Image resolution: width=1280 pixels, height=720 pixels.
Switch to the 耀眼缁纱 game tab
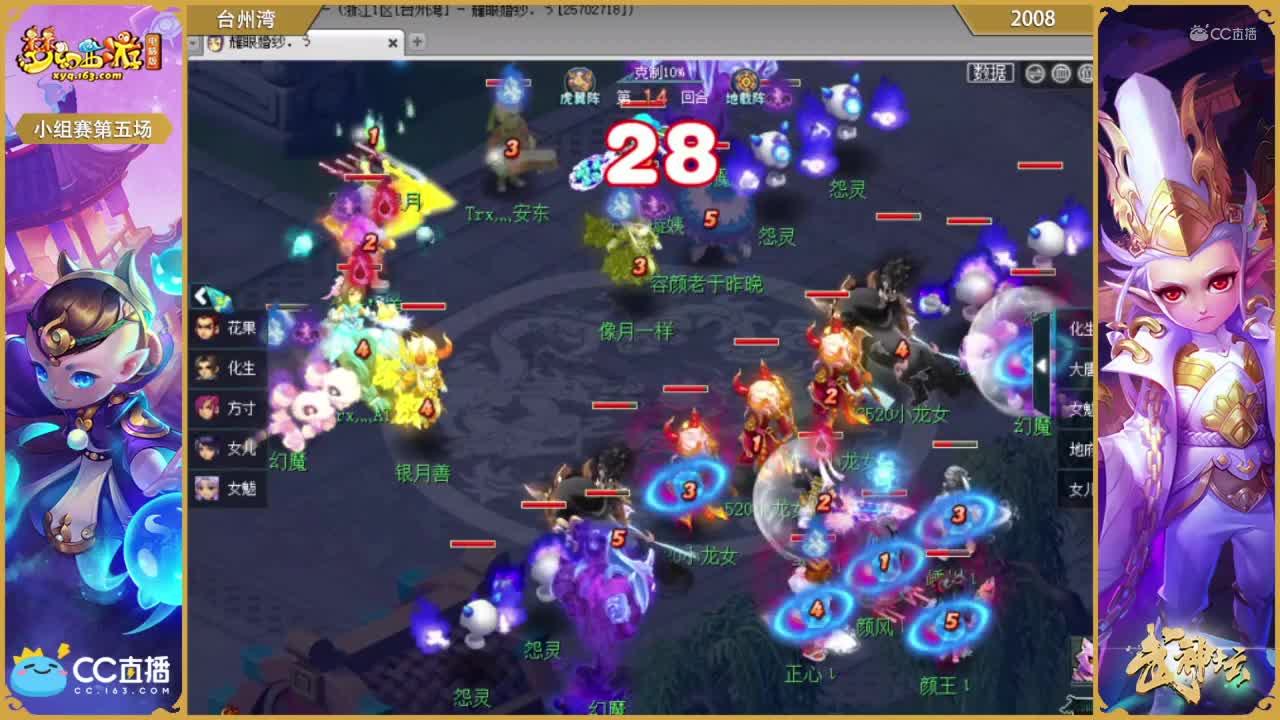click(280, 44)
